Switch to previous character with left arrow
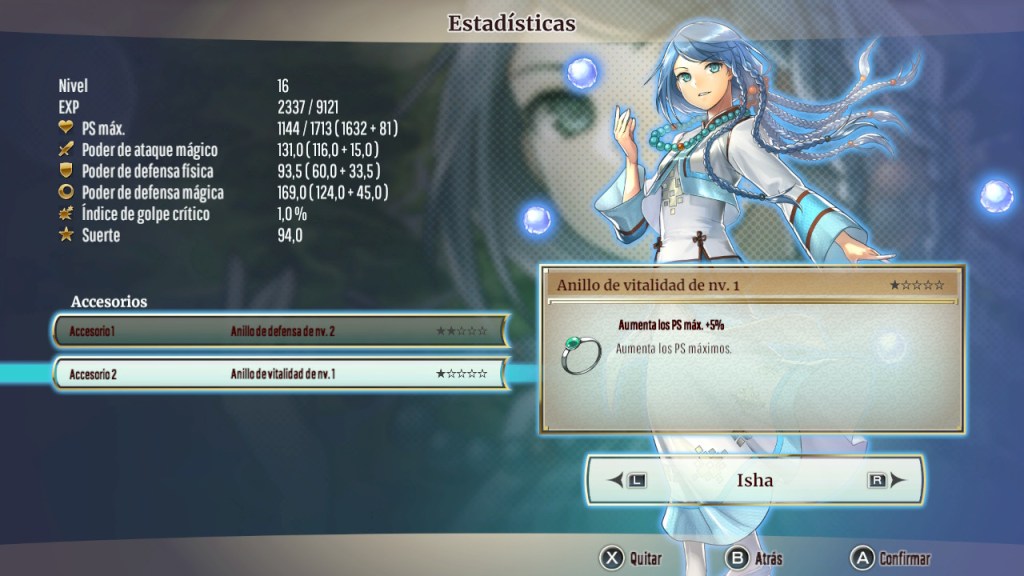 point(627,480)
